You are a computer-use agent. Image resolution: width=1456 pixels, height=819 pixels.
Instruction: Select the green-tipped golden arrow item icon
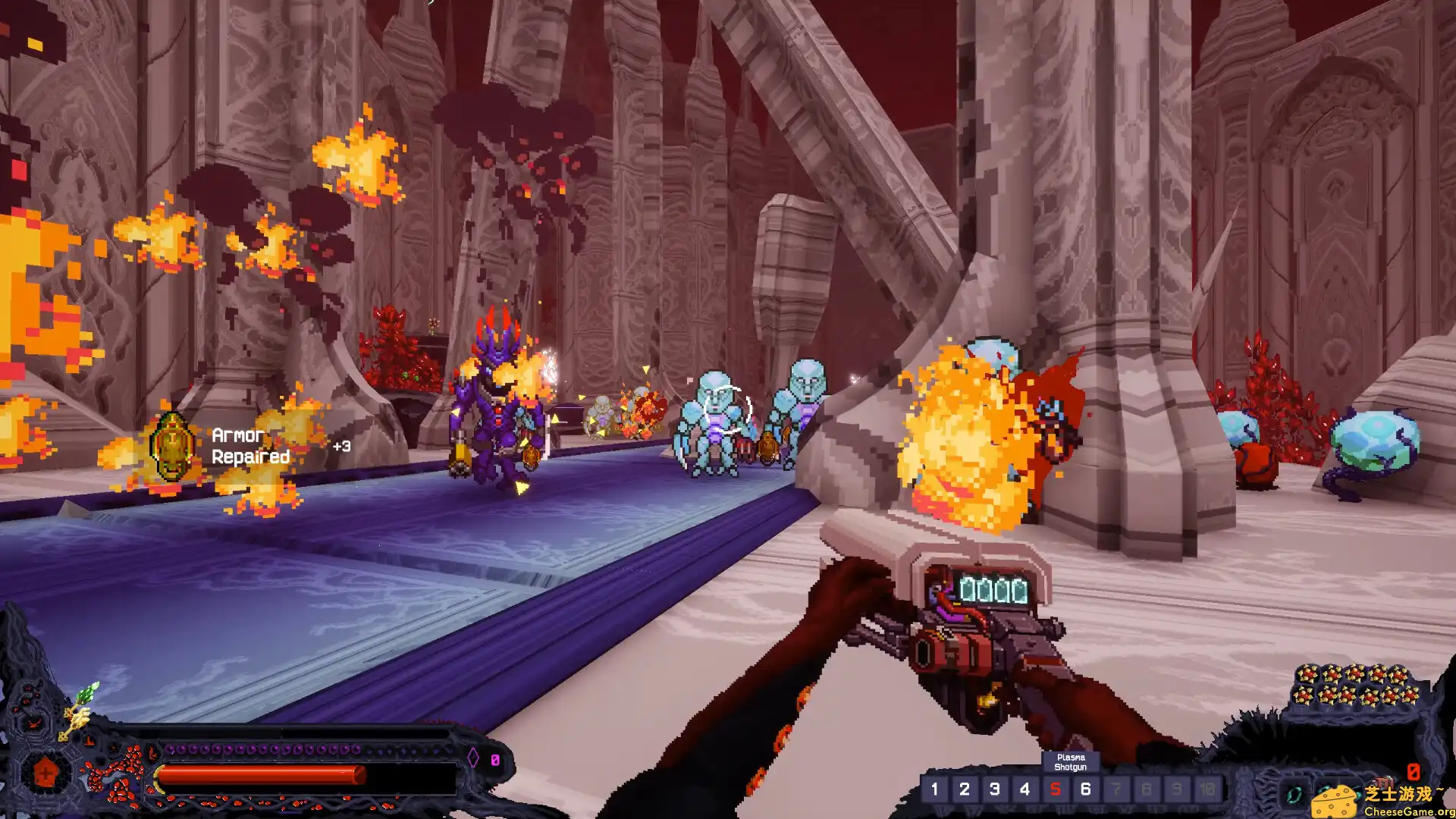coord(79,710)
